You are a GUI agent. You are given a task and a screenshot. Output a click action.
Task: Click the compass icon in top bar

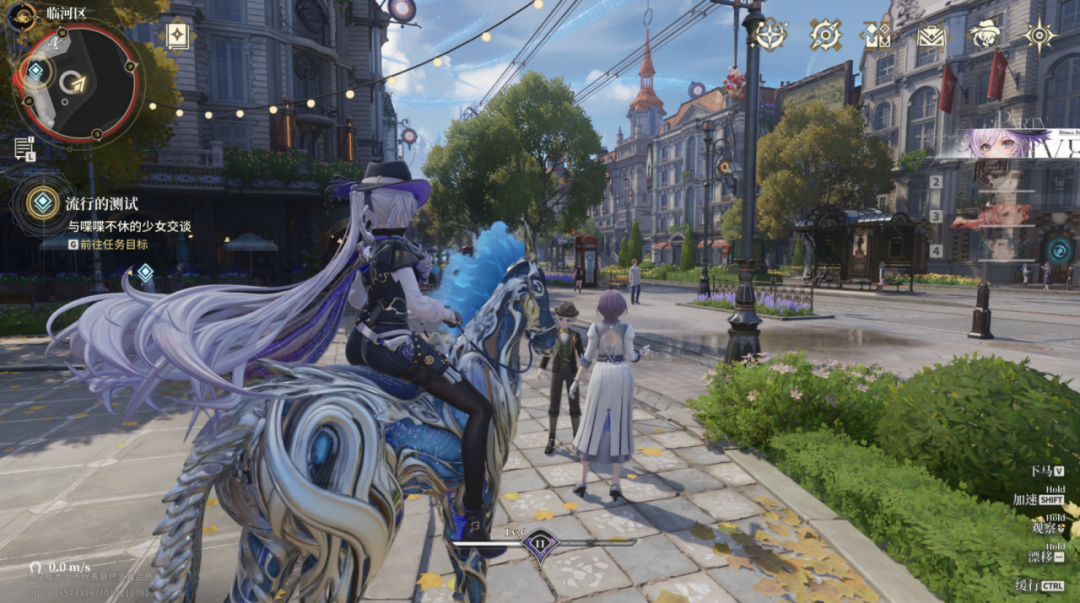tap(771, 35)
